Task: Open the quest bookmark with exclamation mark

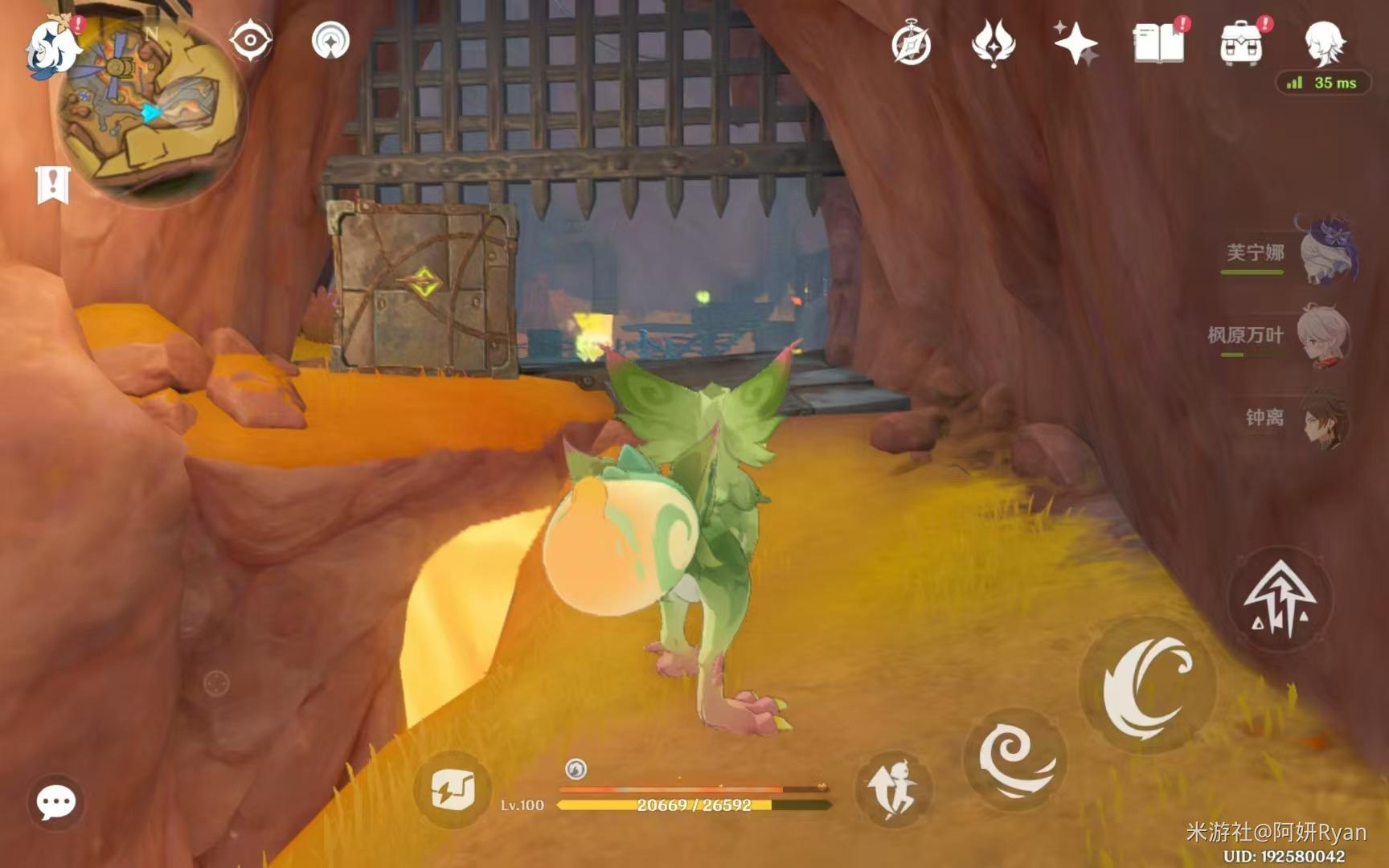Action: [x=53, y=185]
